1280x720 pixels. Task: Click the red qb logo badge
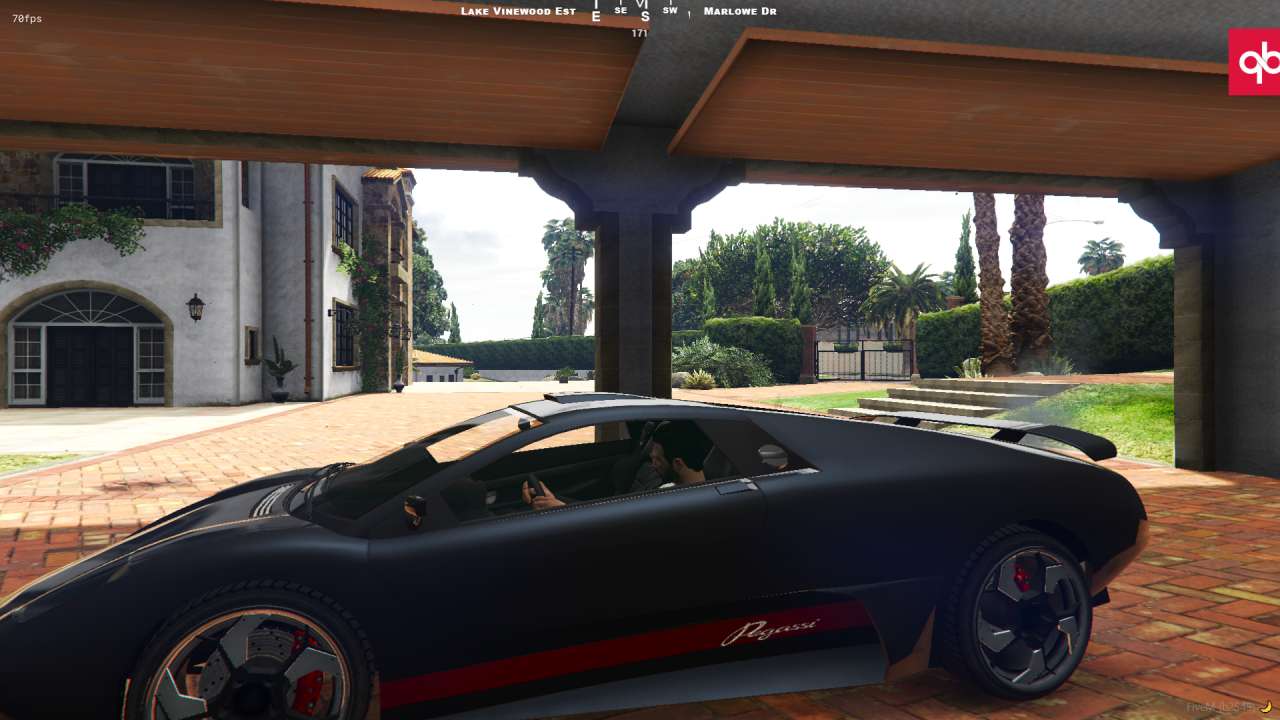pos(1255,62)
